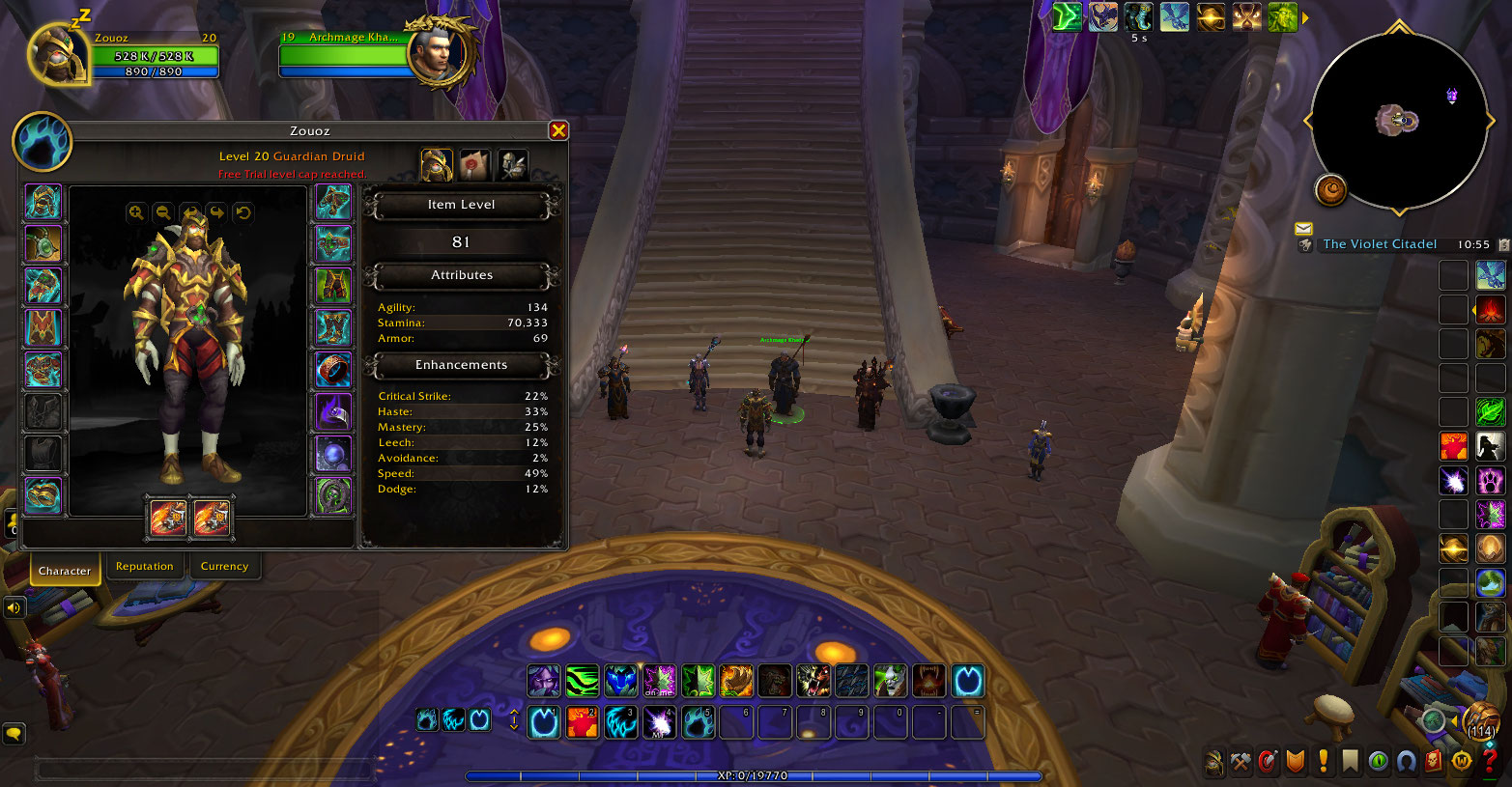Open the red question mark help menu
This screenshot has height=787, width=1512.
pos(1490,762)
